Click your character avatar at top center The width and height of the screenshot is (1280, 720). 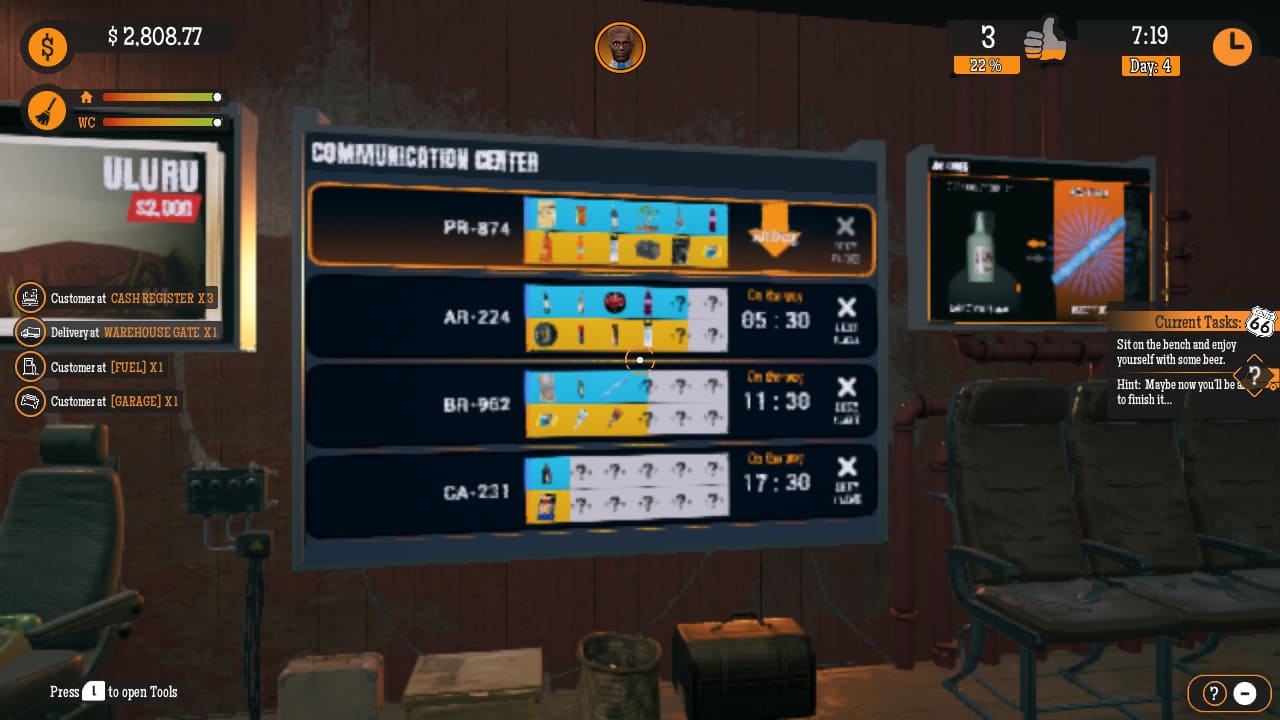click(620, 47)
